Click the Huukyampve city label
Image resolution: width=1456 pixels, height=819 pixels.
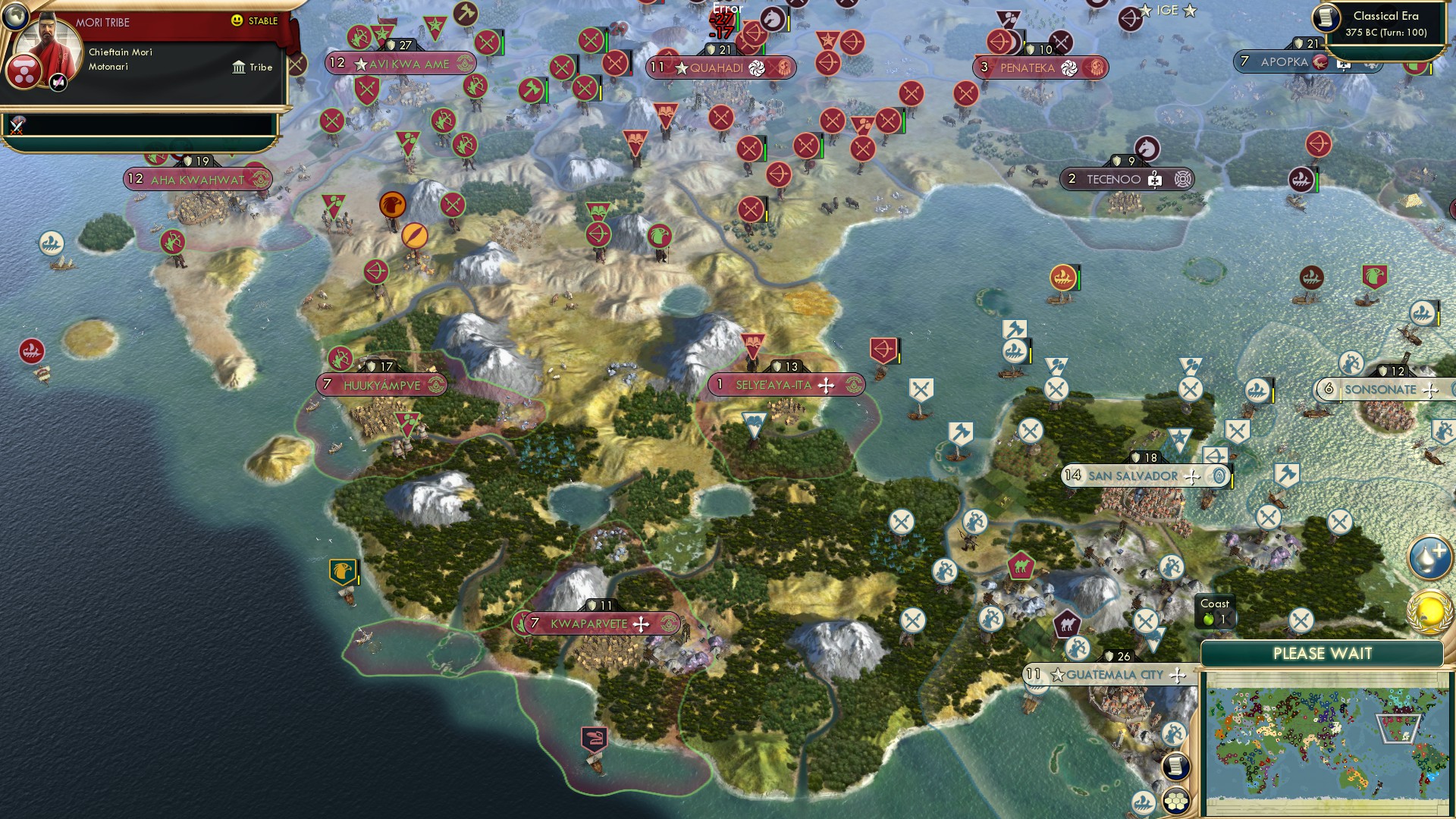point(383,384)
